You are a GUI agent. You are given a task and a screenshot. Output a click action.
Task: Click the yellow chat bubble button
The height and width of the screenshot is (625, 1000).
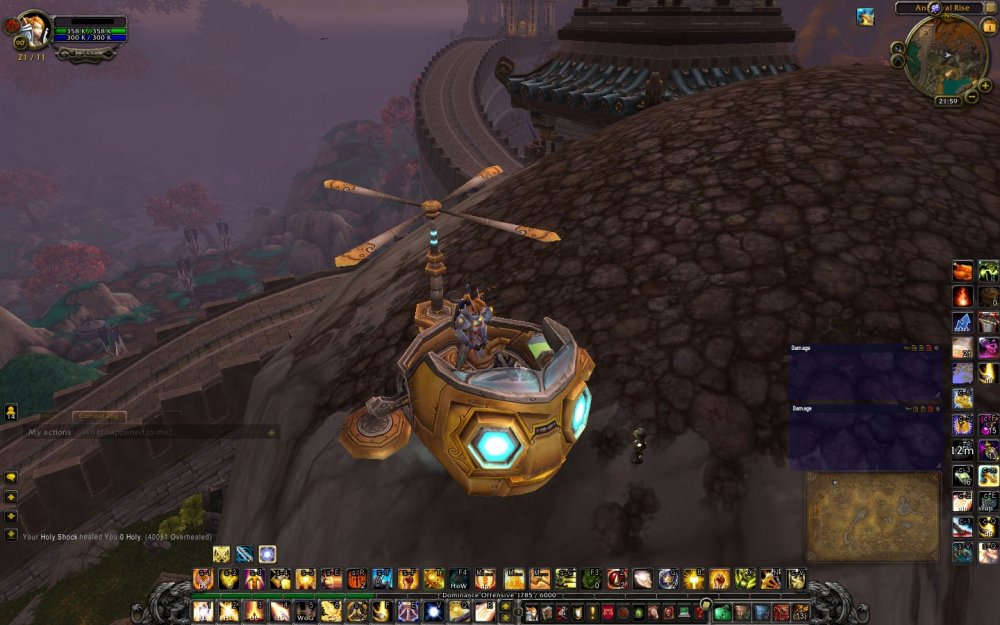pyautogui.click(x=11, y=478)
